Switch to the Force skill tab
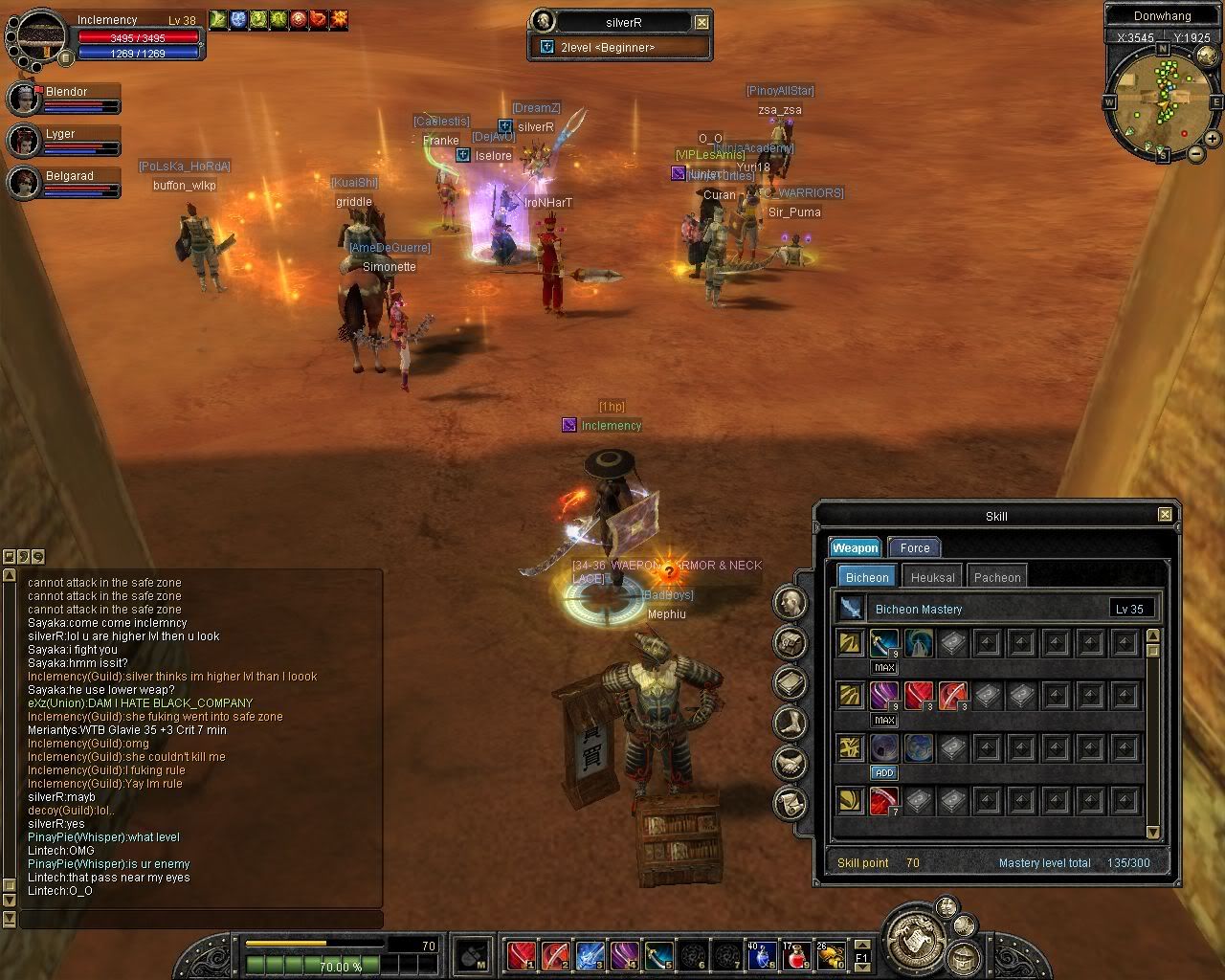 click(x=914, y=548)
